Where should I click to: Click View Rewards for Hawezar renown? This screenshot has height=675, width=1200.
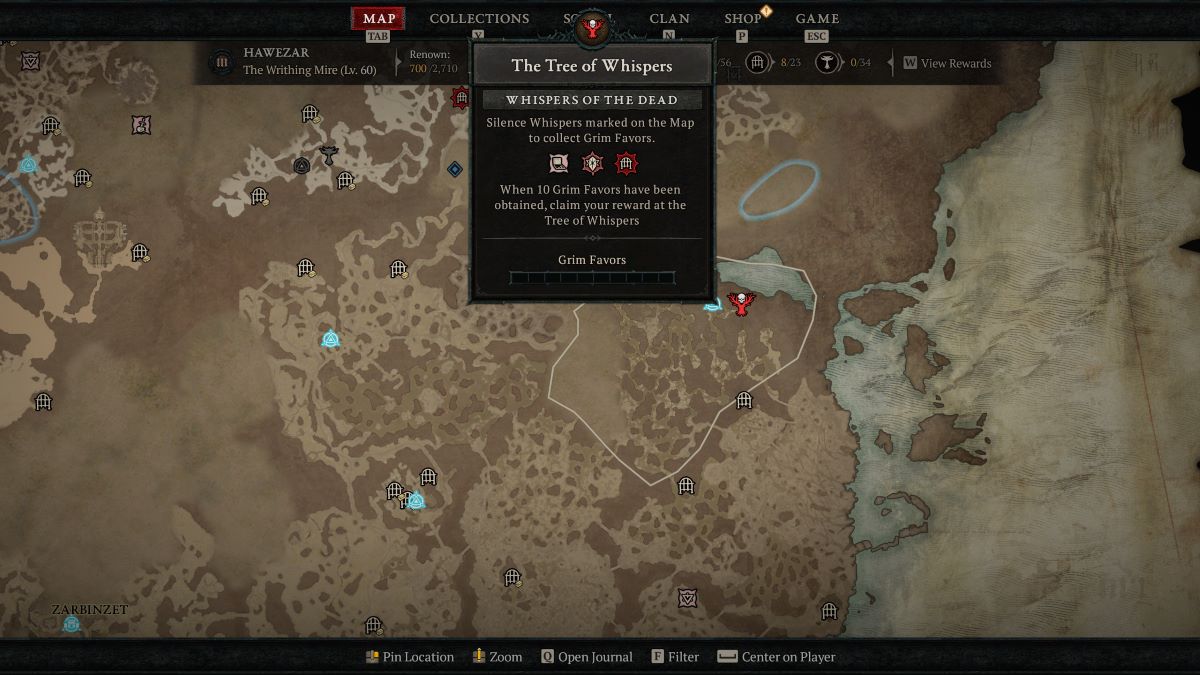coord(947,63)
